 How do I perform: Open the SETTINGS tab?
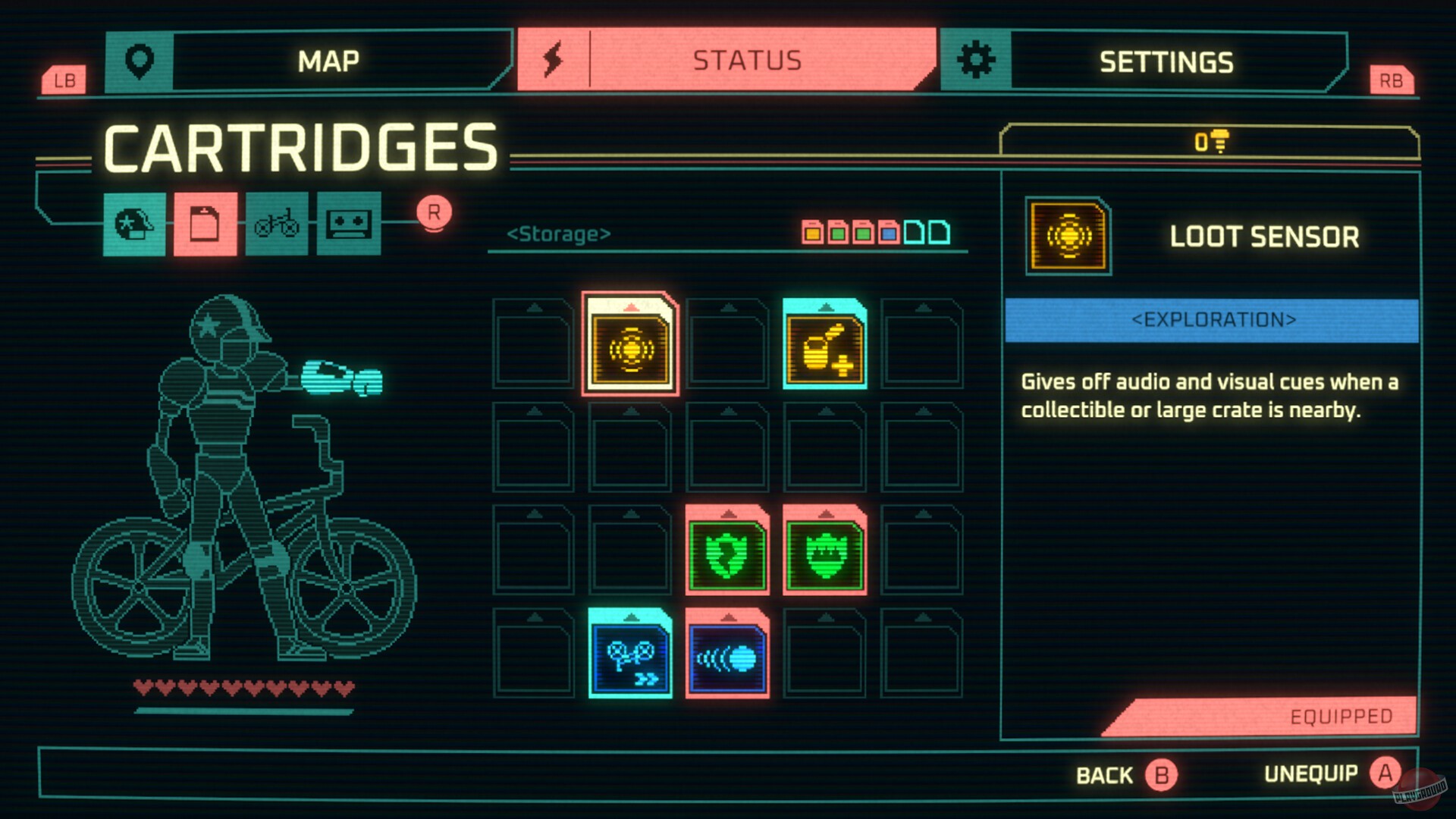click(1168, 63)
